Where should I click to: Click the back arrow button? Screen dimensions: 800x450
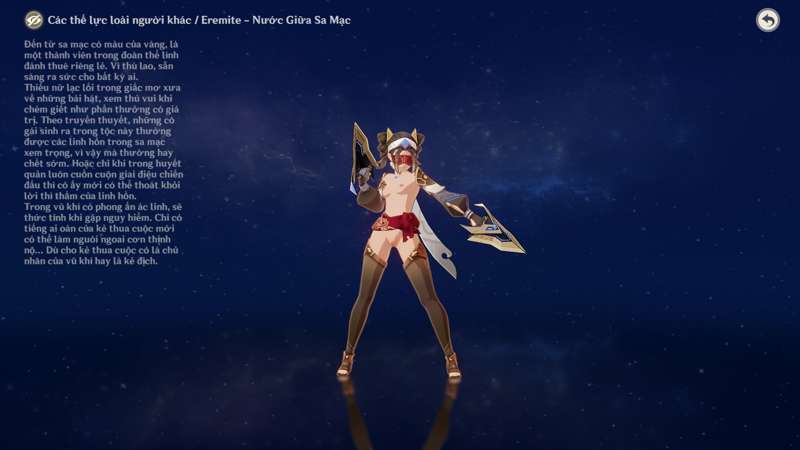point(767,20)
